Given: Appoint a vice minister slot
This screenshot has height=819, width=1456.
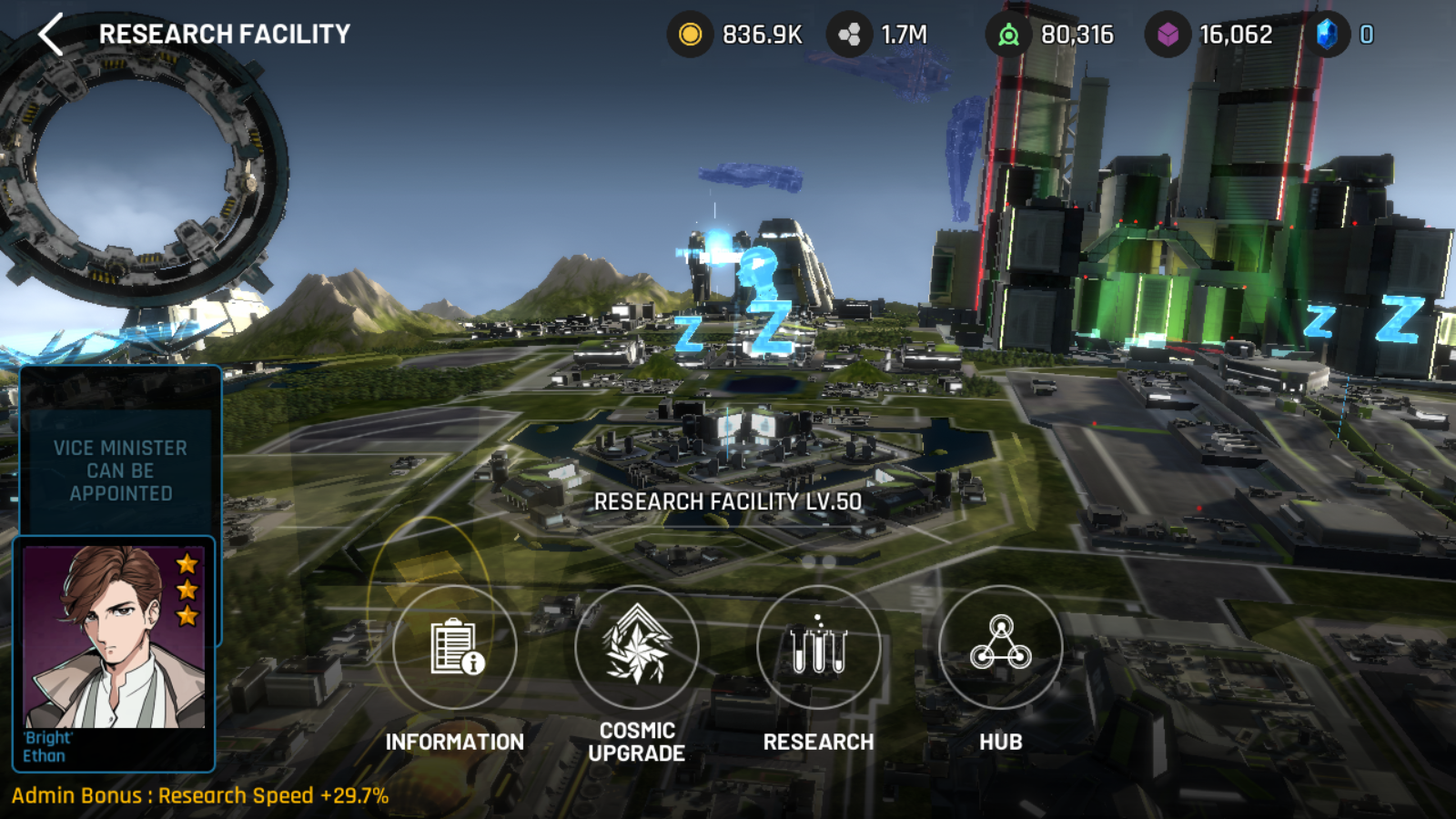Looking at the screenshot, I should (x=120, y=470).
